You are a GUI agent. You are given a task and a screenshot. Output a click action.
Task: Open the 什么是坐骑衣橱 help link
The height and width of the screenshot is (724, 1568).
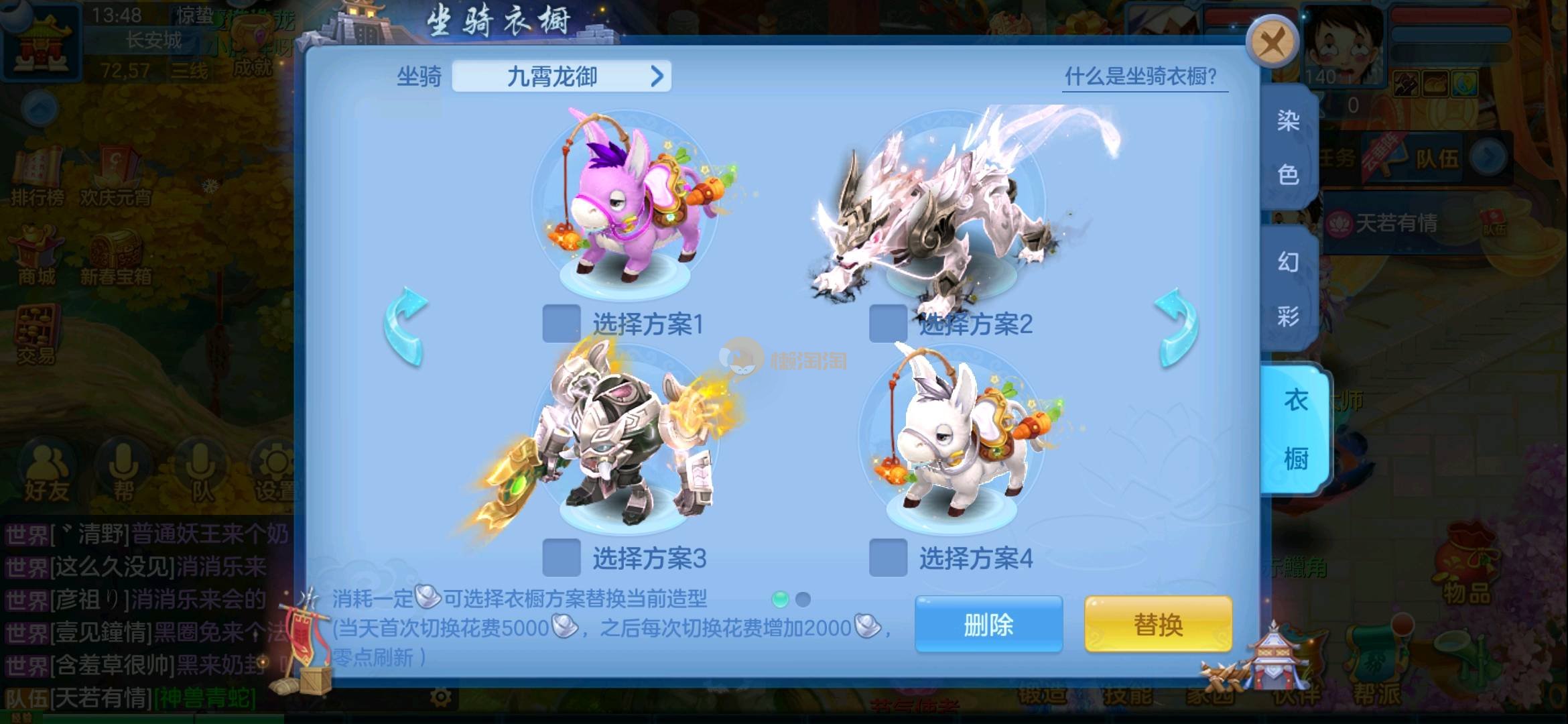pos(1140,76)
